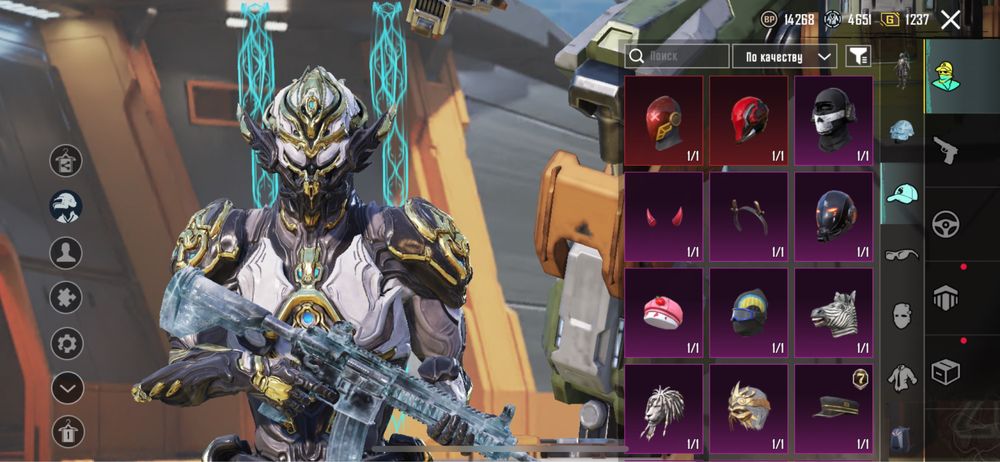Pick the black officer cap item
The image size is (1000, 462).
point(833,408)
